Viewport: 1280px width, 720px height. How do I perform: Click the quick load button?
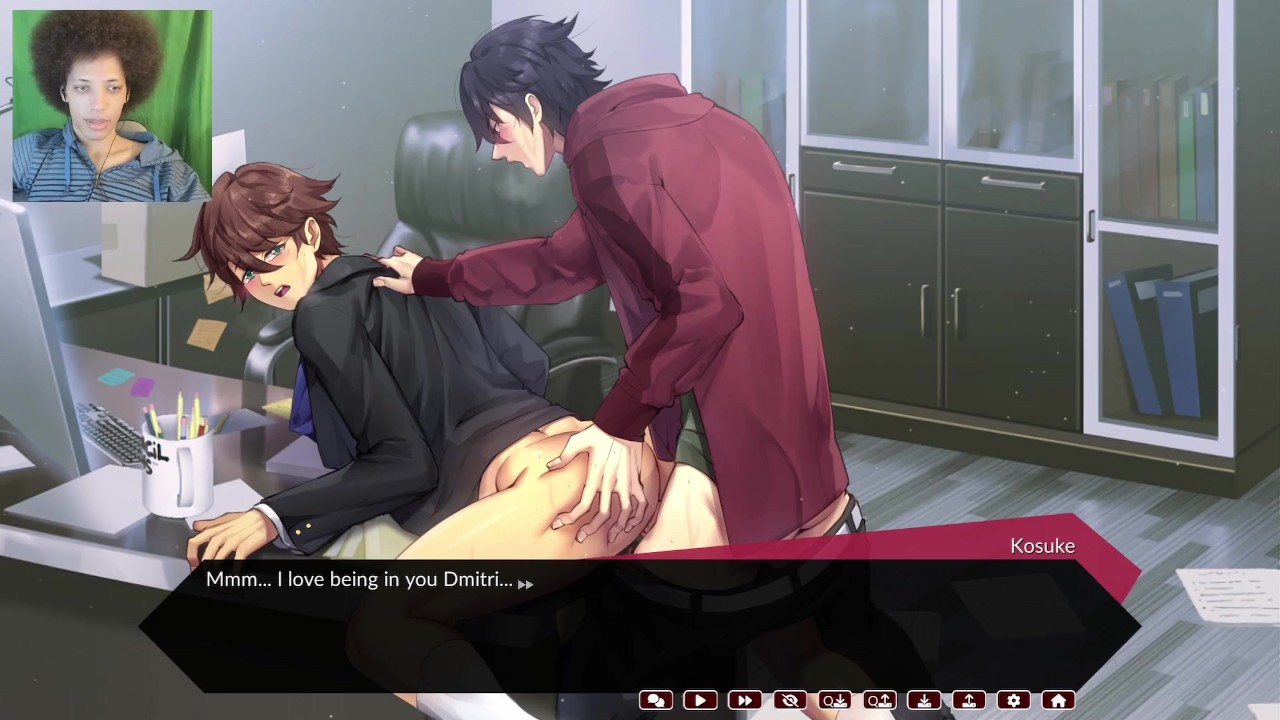(x=880, y=701)
